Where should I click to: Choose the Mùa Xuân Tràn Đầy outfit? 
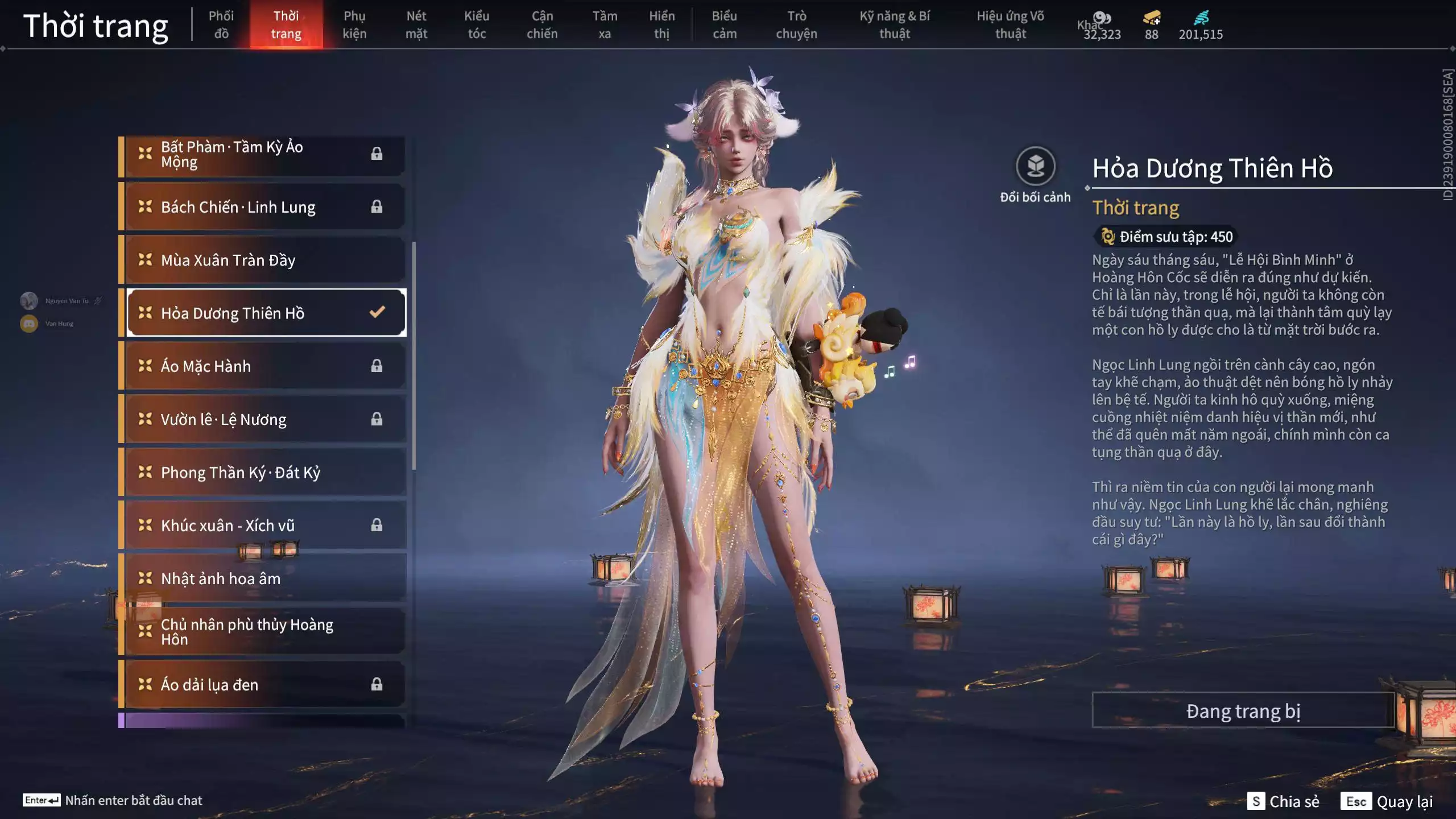click(x=265, y=260)
